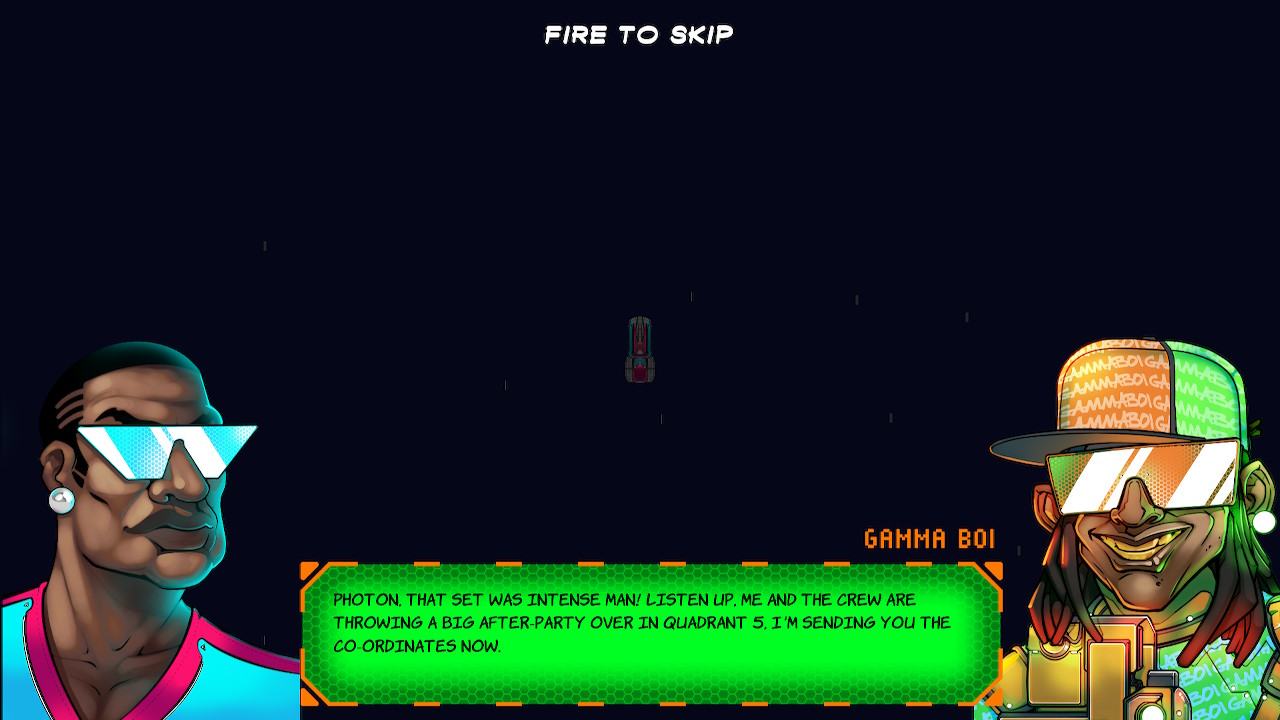Viewport: 1280px width, 720px height.
Task: Expand the dialogue box top-right corner
Action: pyautogui.click(x=993, y=570)
